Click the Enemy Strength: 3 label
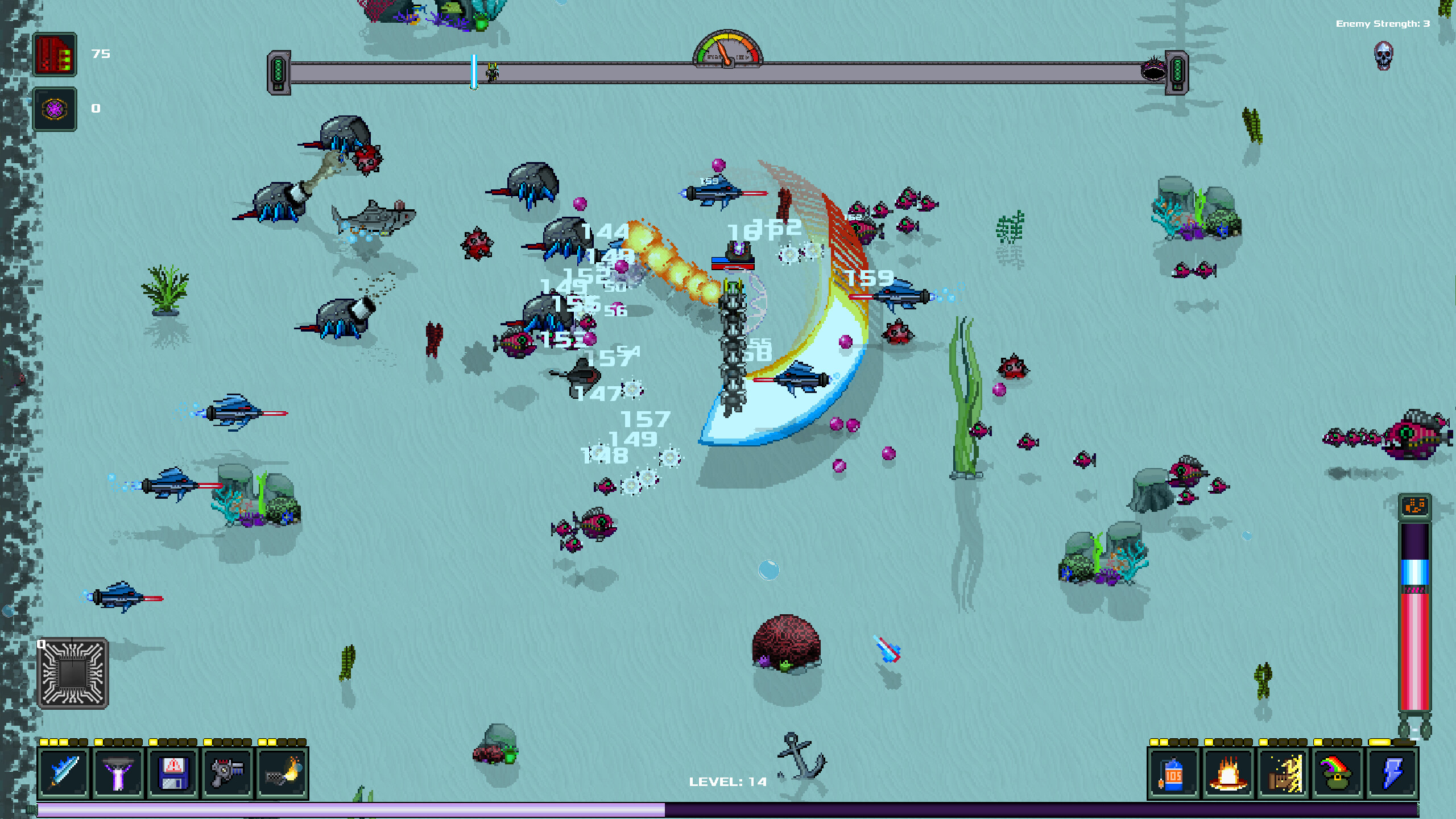This screenshot has height=819, width=1456. click(1382, 24)
